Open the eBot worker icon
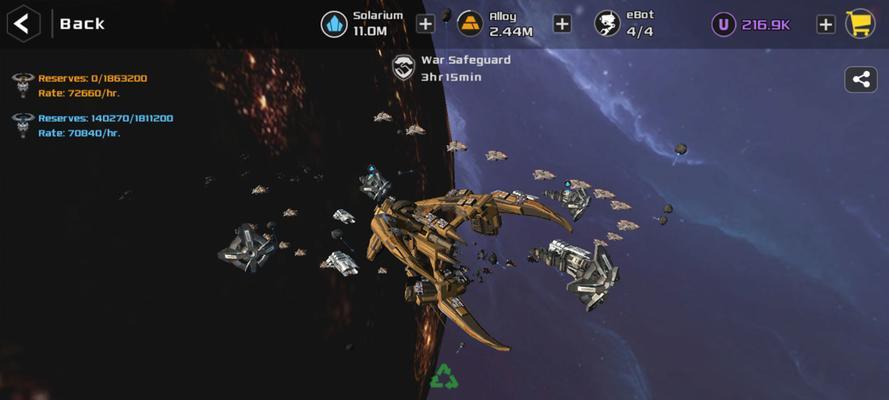Screen dimensions: 889x400 [607, 23]
